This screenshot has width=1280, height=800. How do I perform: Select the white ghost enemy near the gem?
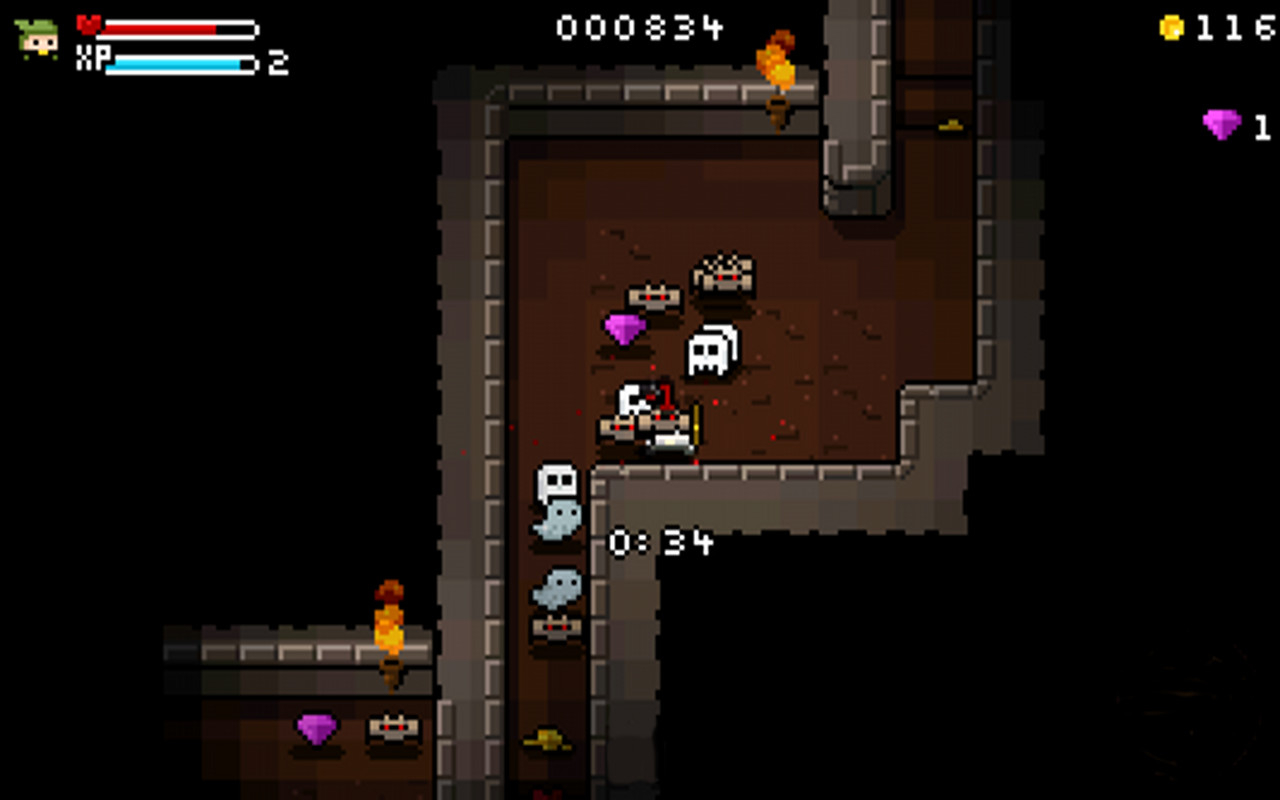(x=711, y=349)
